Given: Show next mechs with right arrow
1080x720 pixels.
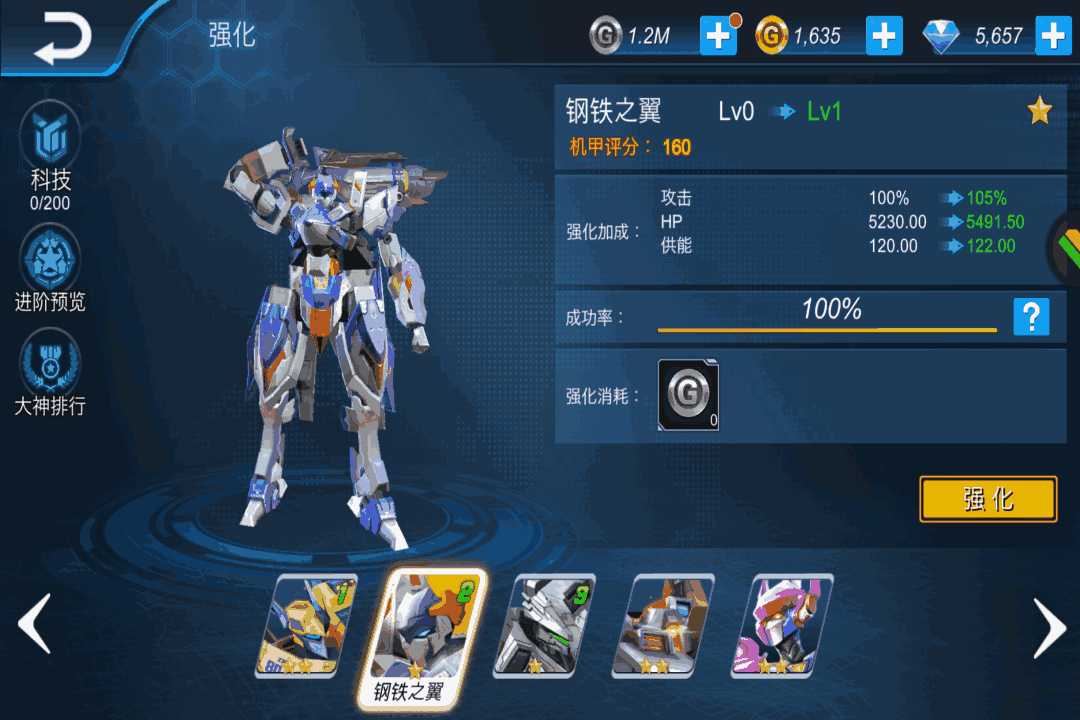Looking at the screenshot, I should (x=1049, y=628).
